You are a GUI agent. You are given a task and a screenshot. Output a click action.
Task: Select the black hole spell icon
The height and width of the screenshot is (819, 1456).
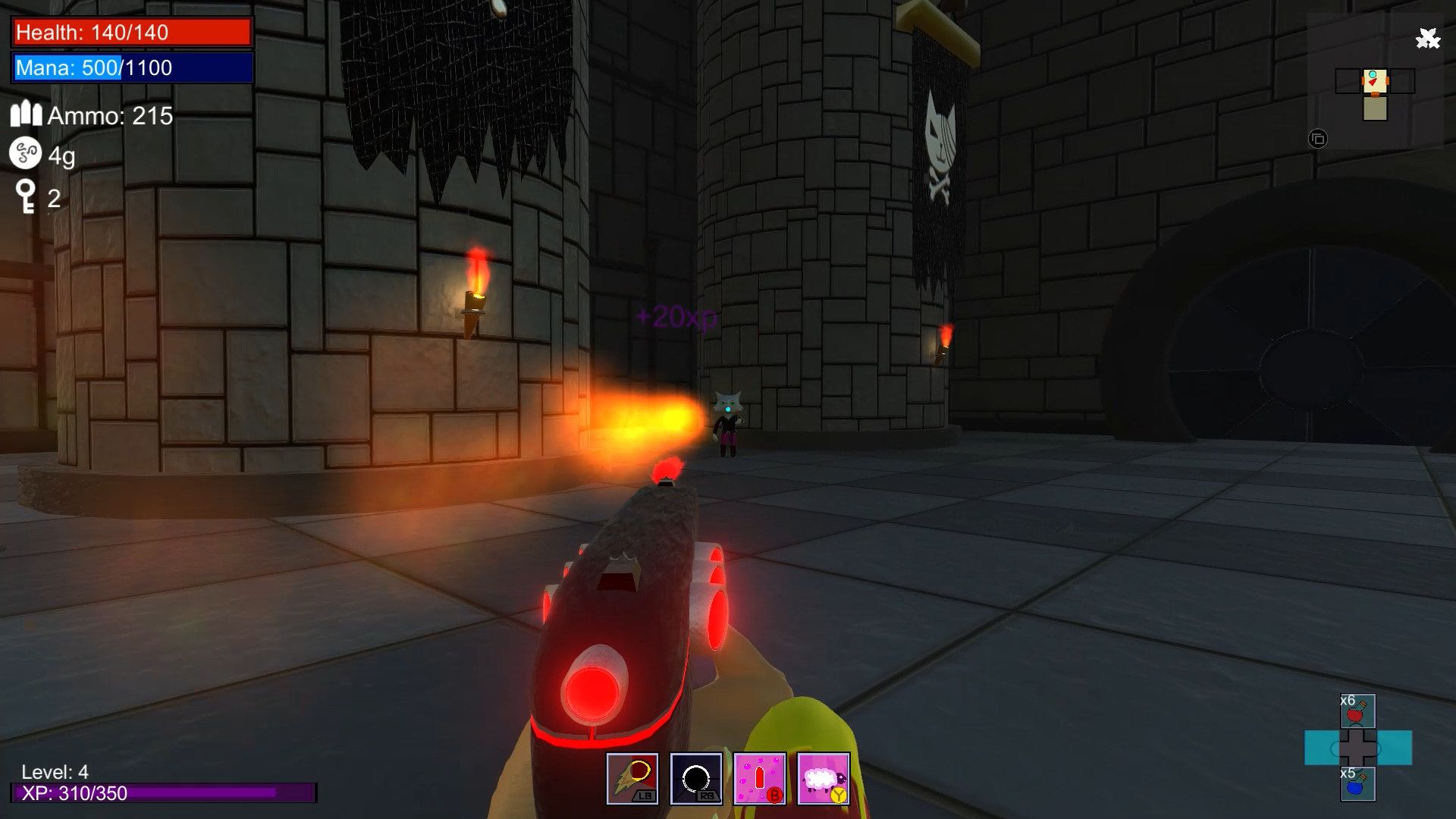(697, 778)
